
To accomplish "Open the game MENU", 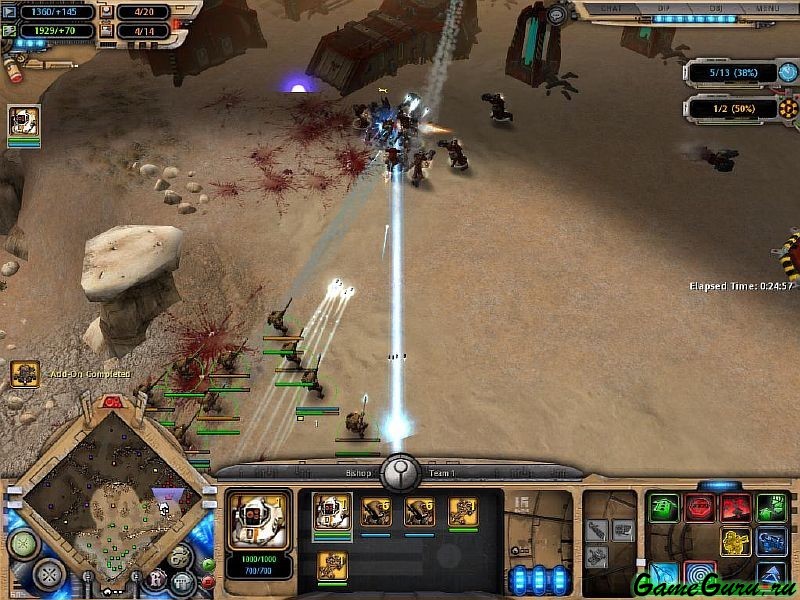I will 767,8.
